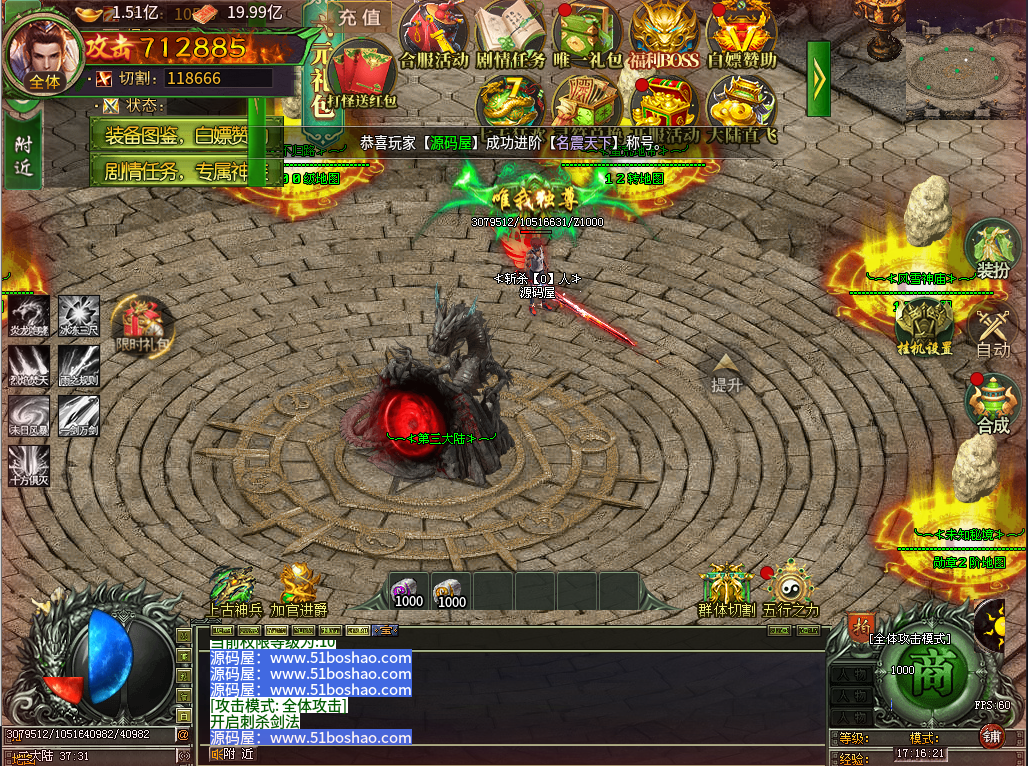The height and width of the screenshot is (766, 1028).
Task: Open the 装扮 costume menu
Action: pyautogui.click(x=992, y=248)
